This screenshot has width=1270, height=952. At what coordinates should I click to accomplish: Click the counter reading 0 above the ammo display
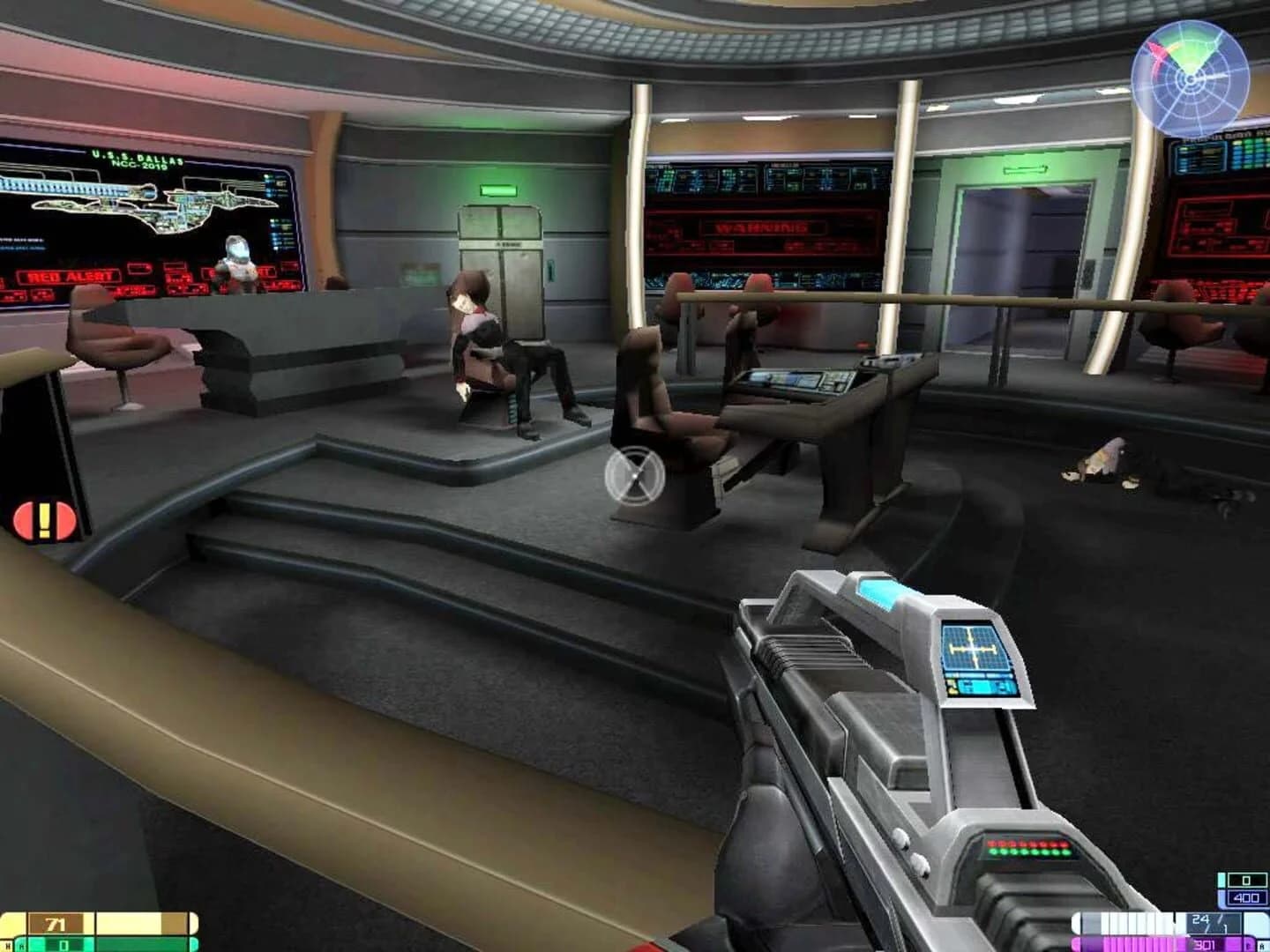click(x=1245, y=880)
